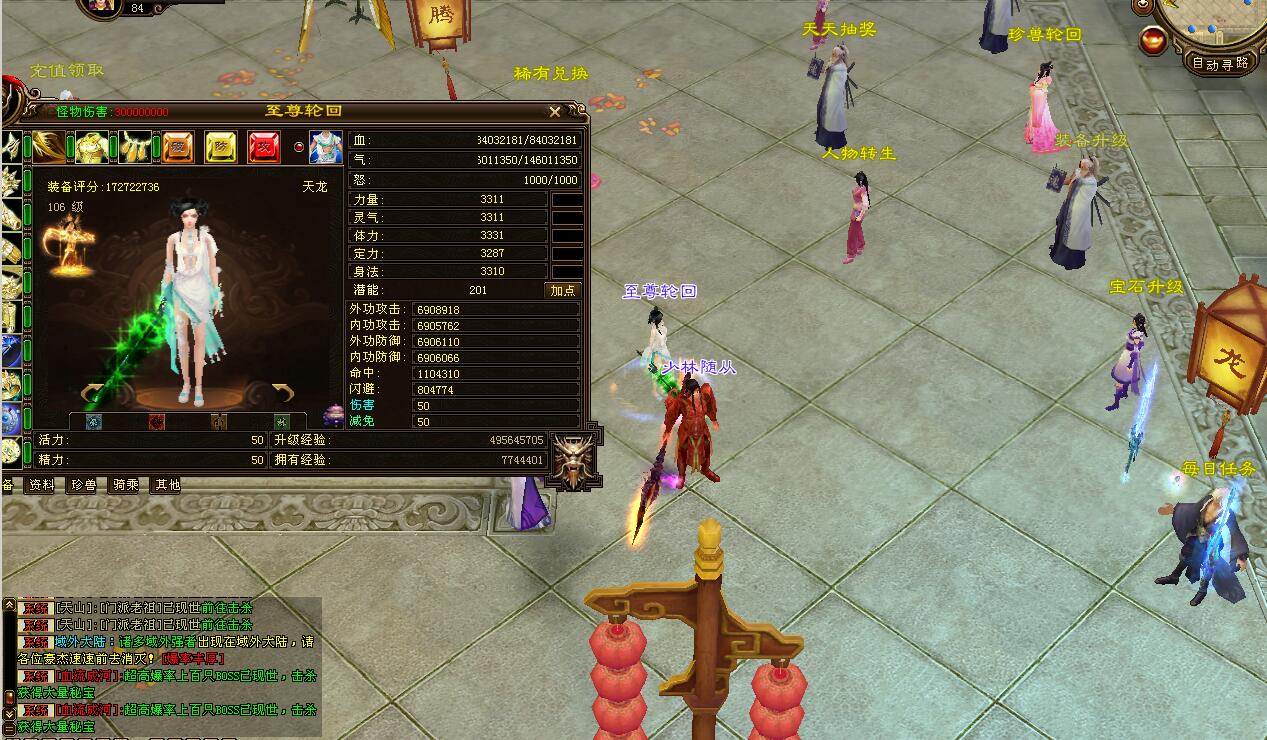Image resolution: width=1267 pixels, height=740 pixels.
Task: Click the red gold-ingot icon beside the minimap
Action: (1153, 41)
